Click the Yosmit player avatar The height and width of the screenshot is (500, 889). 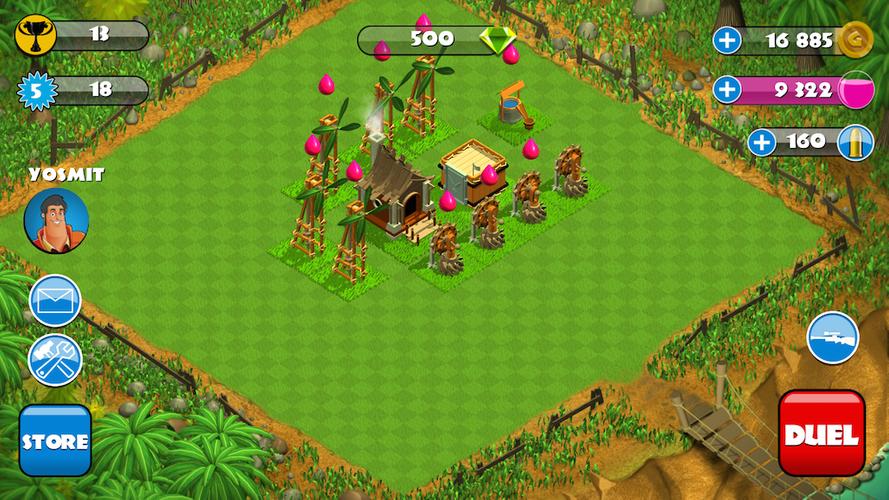pos(56,221)
